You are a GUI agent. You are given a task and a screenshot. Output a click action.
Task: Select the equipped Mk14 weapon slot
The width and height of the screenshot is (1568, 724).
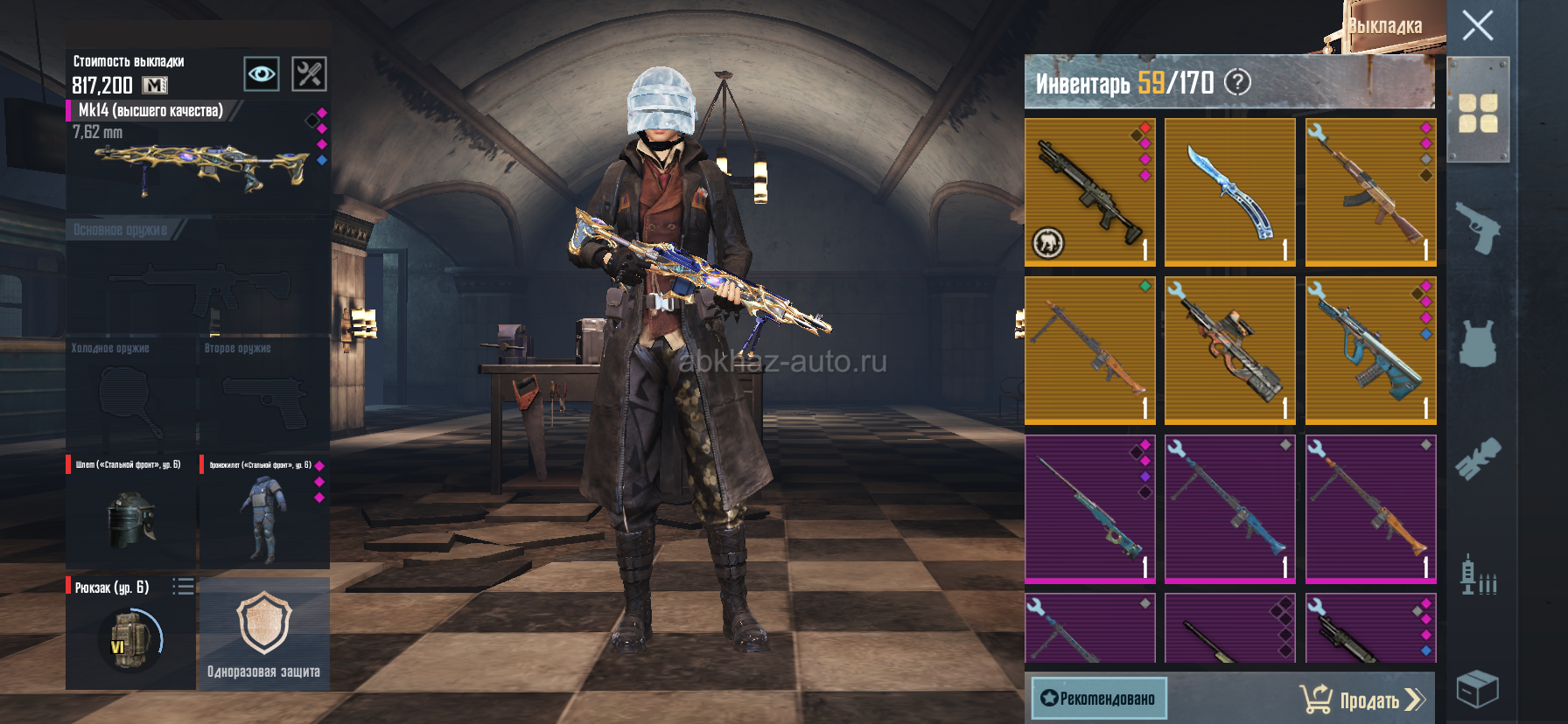tap(198, 157)
